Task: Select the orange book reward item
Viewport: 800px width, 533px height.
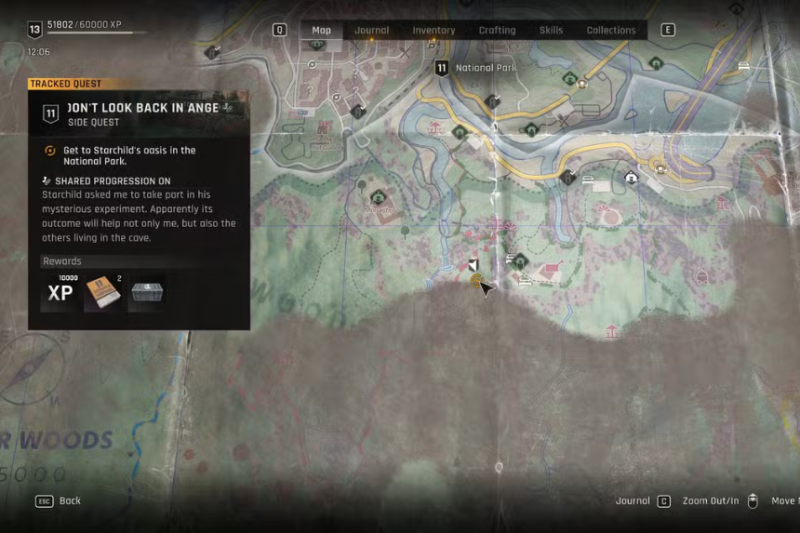Action: coord(102,292)
